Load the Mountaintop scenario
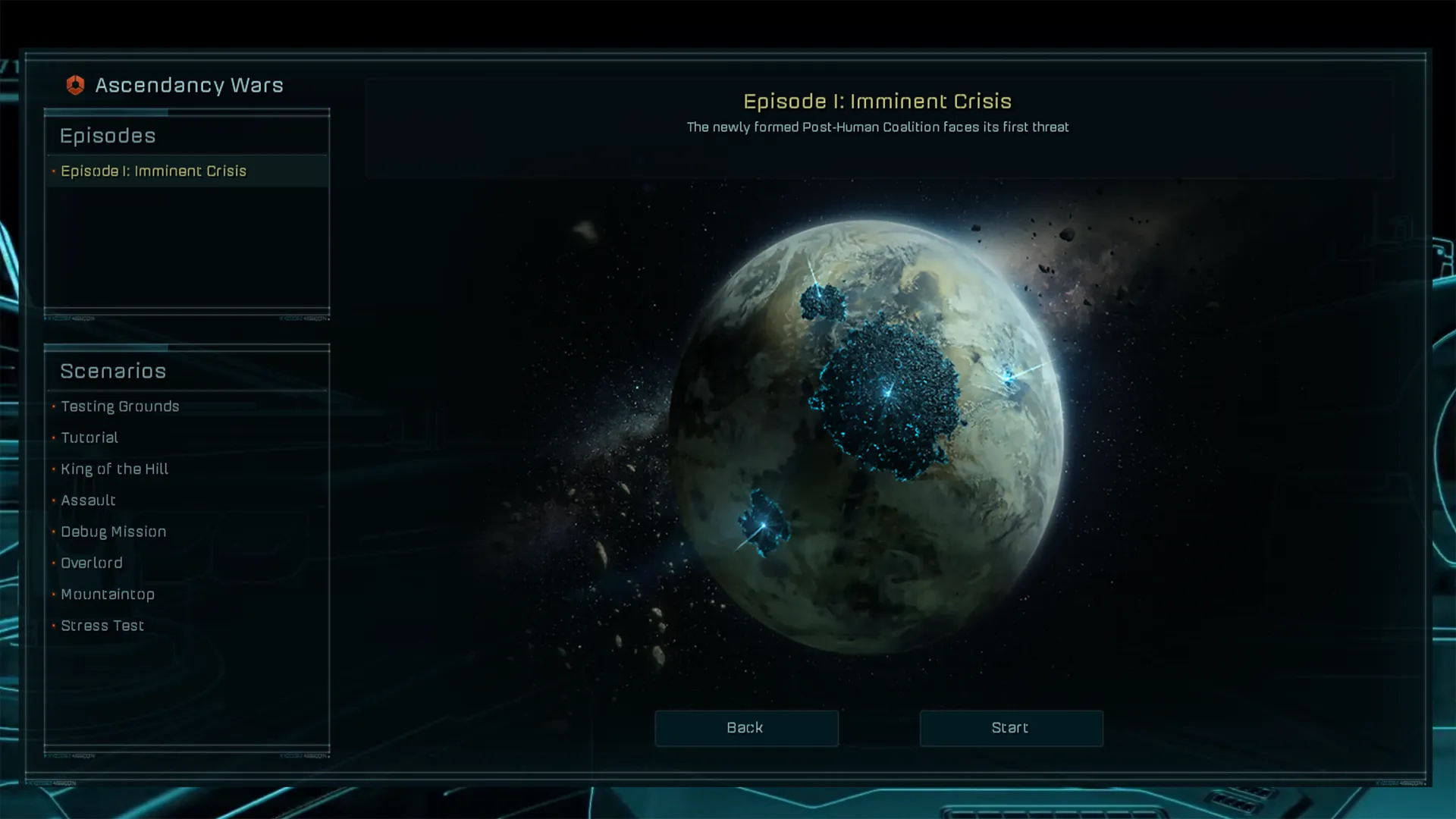 108,595
